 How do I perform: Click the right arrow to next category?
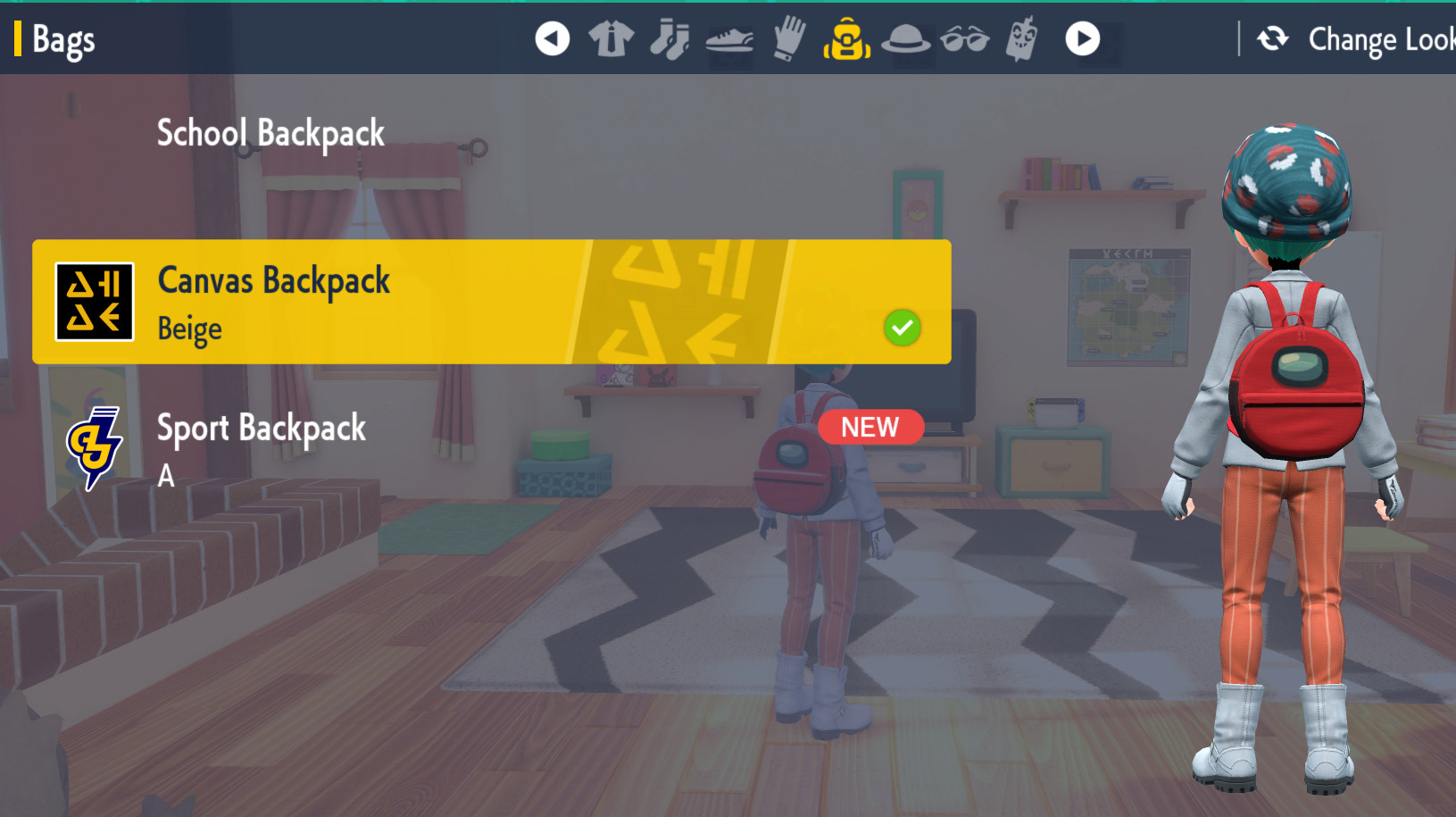coord(1081,38)
